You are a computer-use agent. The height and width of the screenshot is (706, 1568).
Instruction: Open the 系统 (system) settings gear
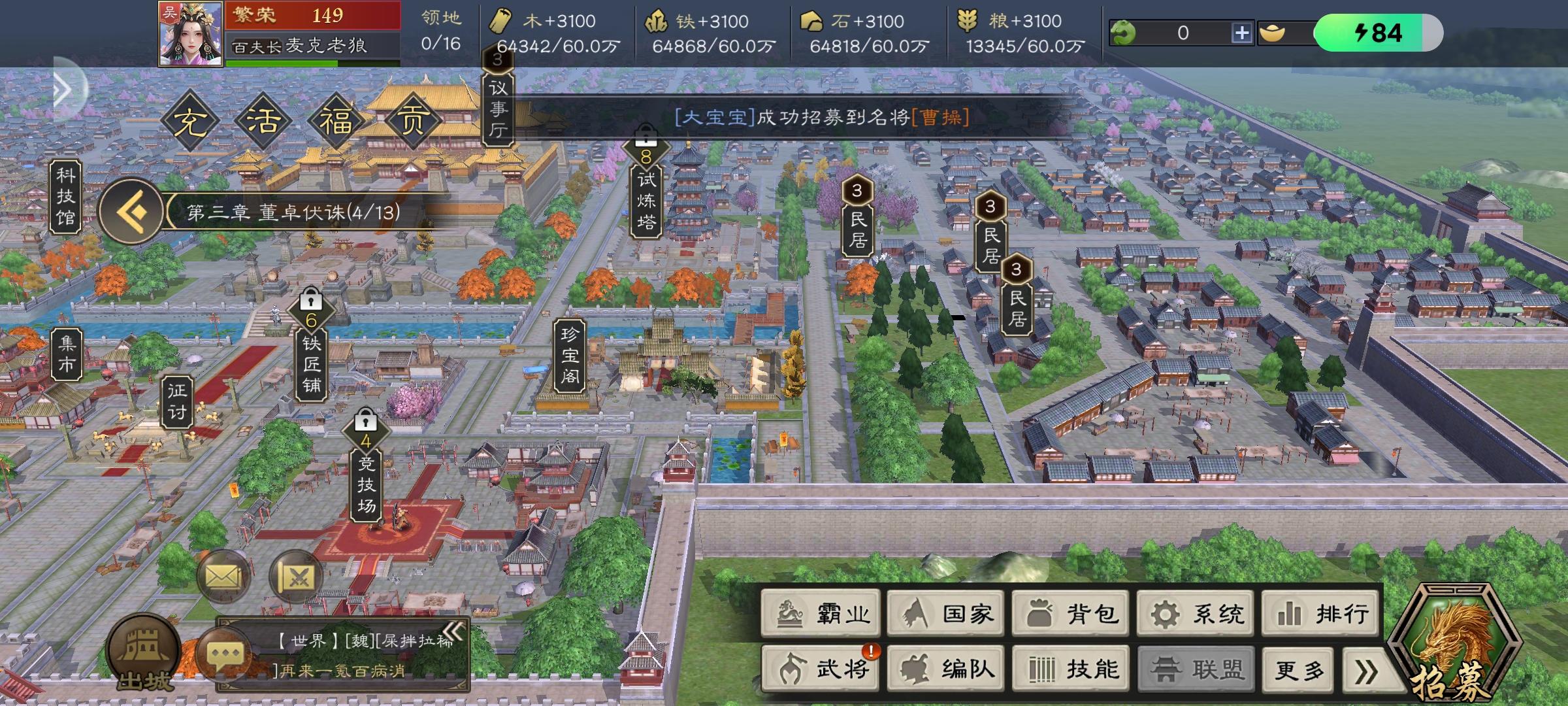1196,613
